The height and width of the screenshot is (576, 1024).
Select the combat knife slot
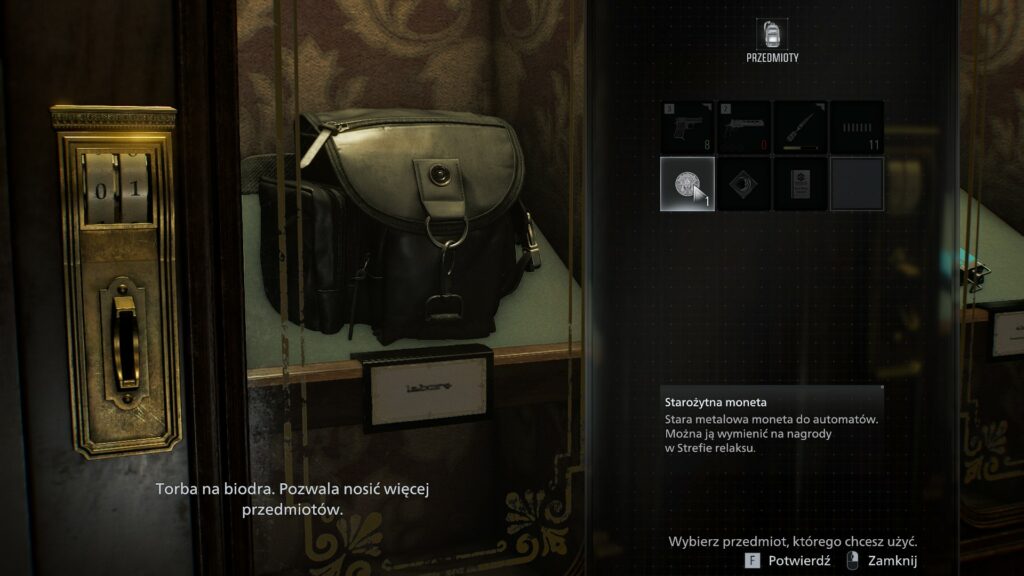(800, 127)
